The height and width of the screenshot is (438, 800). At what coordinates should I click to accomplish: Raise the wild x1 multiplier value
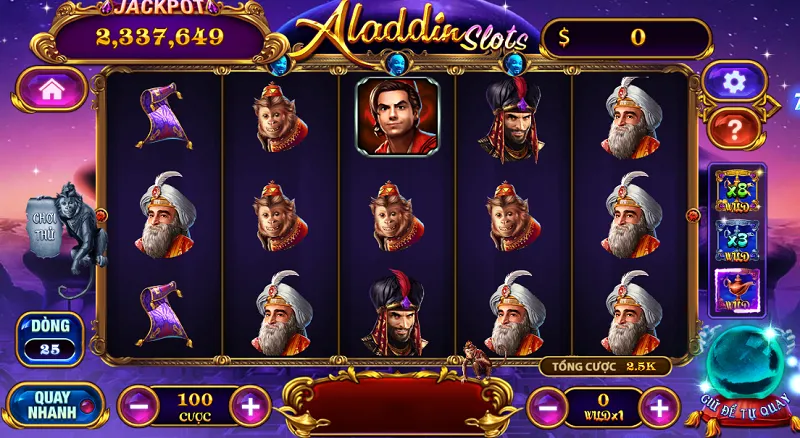tap(658, 407)
